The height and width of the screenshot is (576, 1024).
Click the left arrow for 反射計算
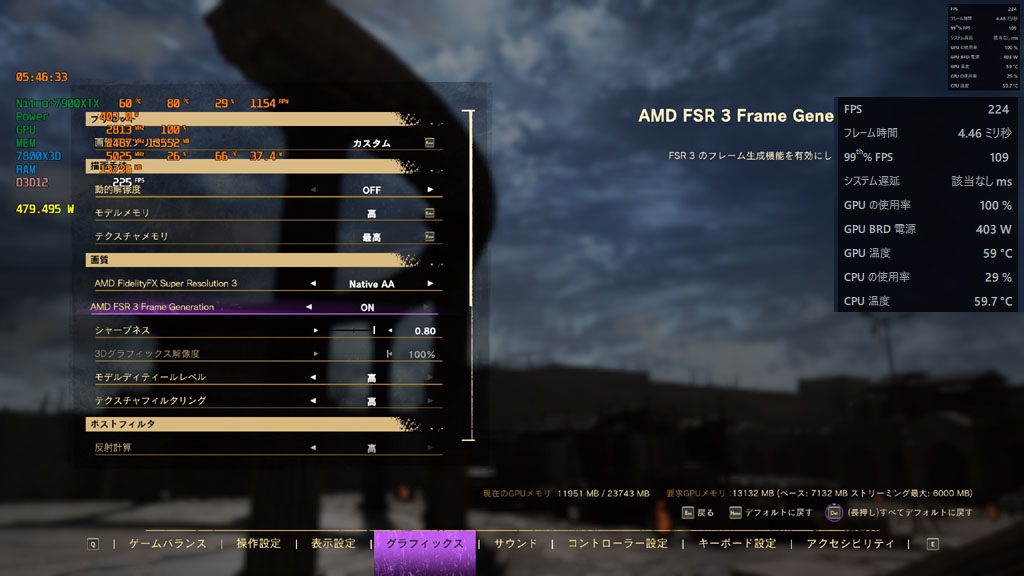[x=313, y=448]
